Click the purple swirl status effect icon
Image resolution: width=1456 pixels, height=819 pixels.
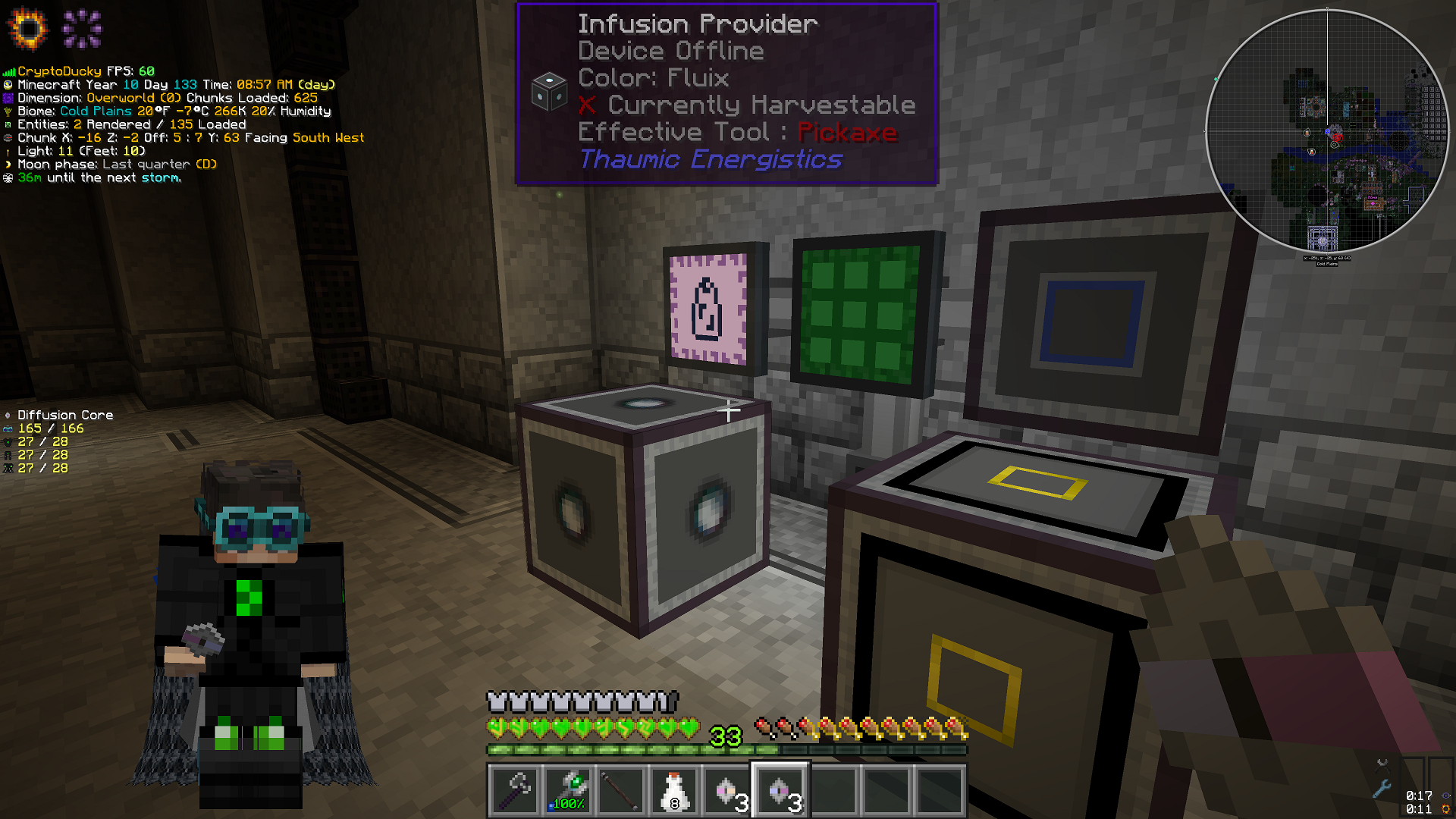(82, 28)
